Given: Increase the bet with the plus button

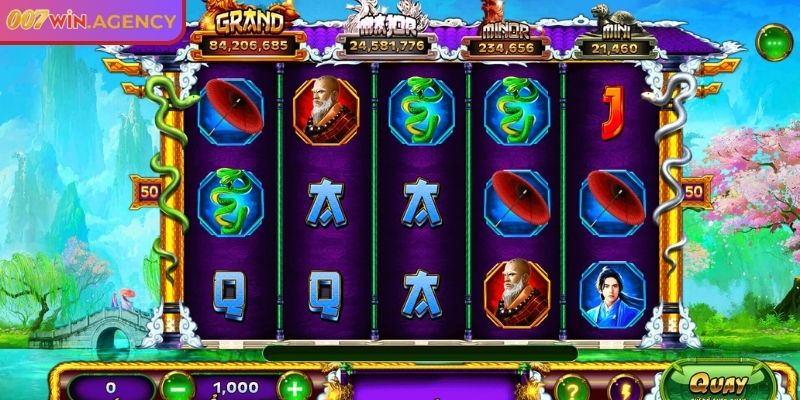Looking at the screenshot, I should [x=294, y=386].
